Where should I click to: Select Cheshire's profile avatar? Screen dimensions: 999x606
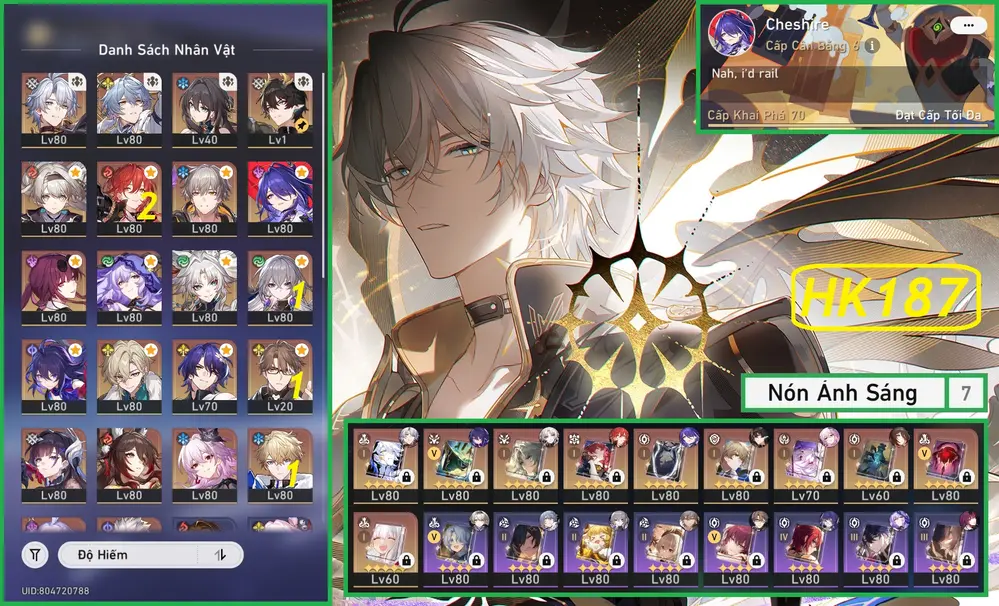pyautogui.click(x=732, y=34)
